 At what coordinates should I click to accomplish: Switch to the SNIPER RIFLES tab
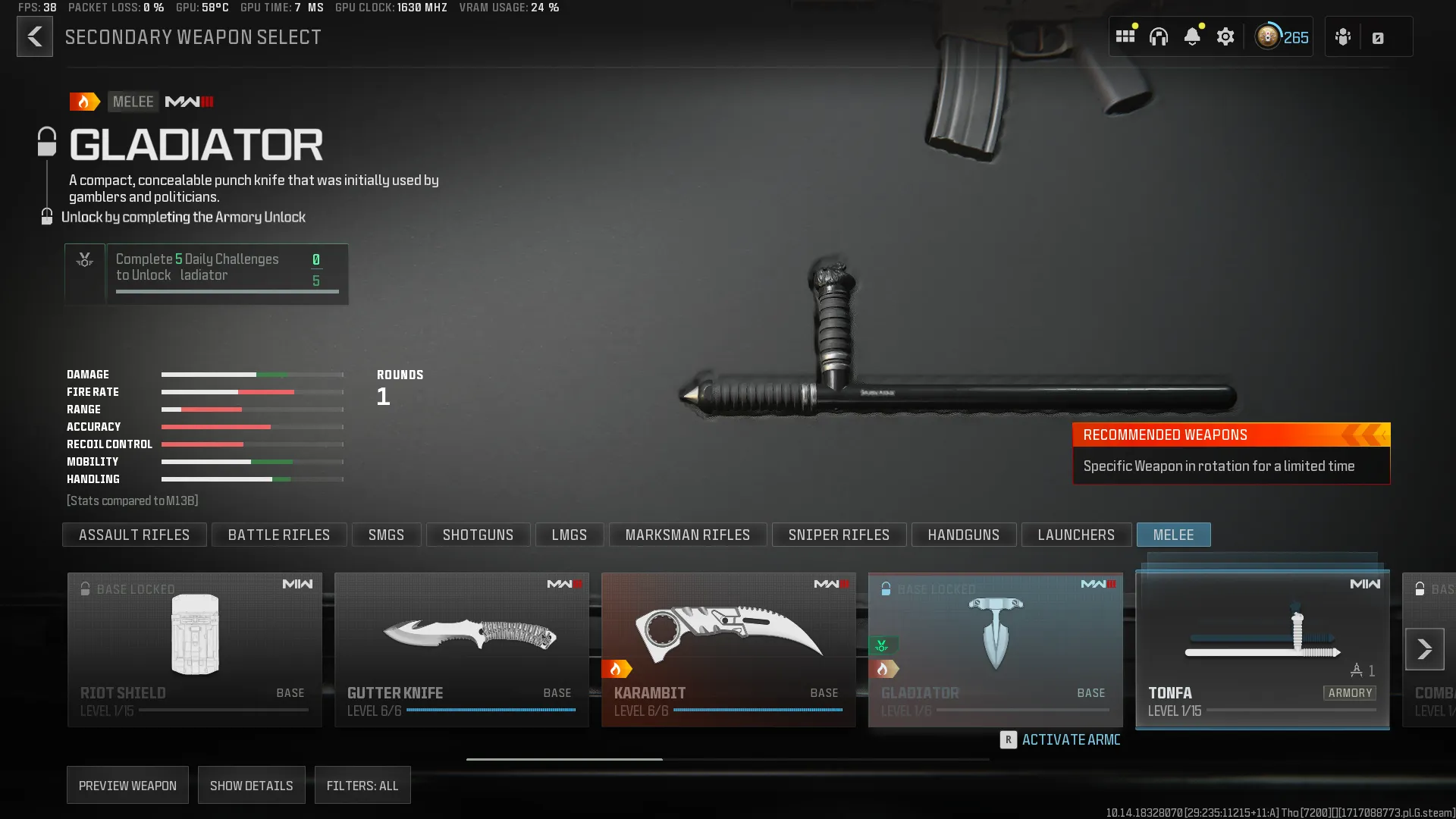(x=839, y=535)
